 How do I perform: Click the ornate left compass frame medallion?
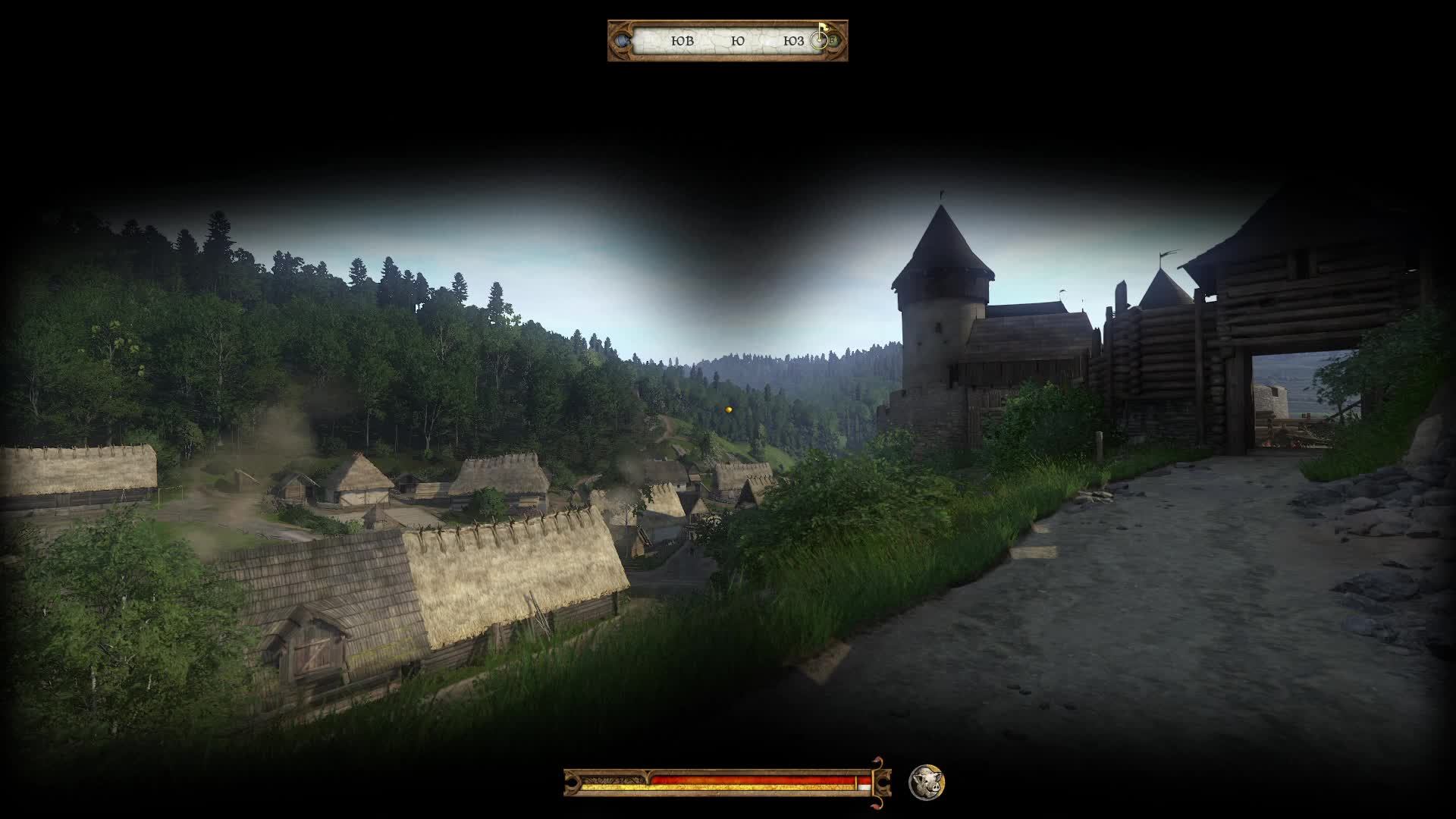622,42
